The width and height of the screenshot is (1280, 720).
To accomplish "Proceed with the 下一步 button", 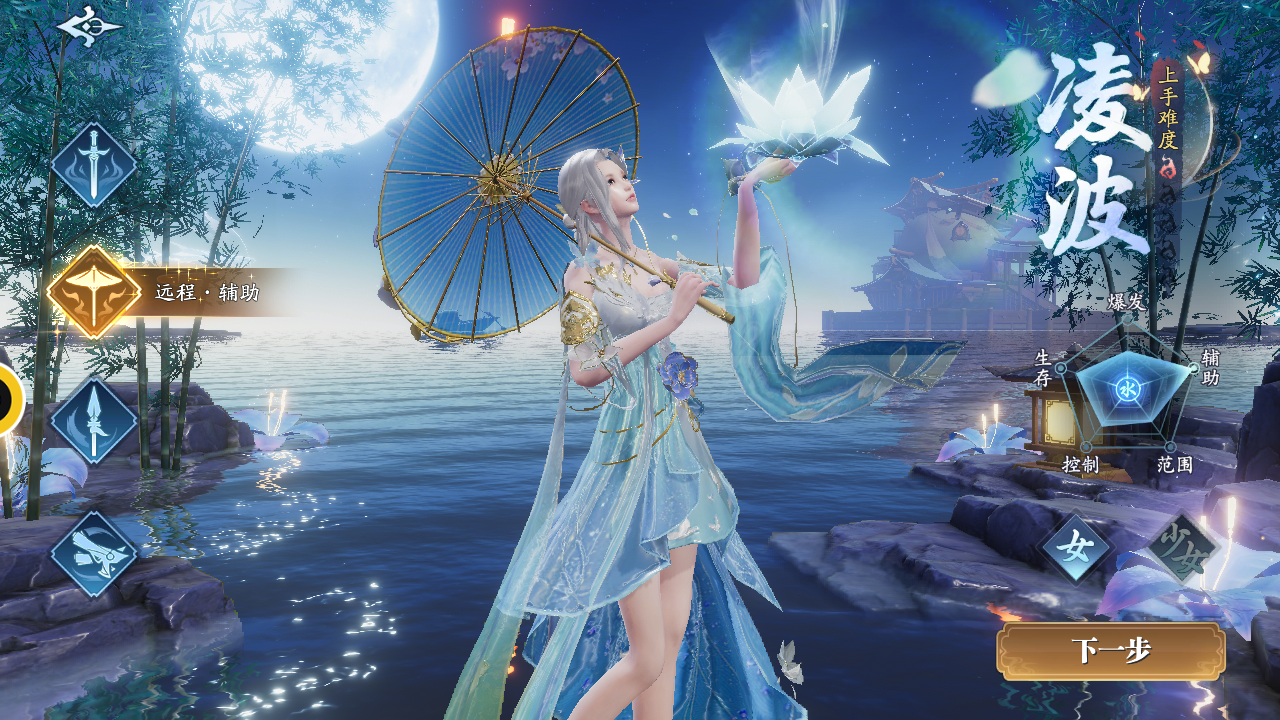I will coord(1111,651).
